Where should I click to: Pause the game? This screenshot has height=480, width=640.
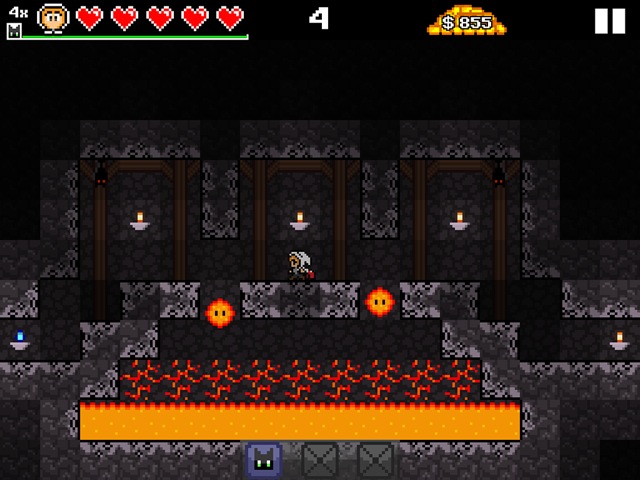(x=609, y=21)
